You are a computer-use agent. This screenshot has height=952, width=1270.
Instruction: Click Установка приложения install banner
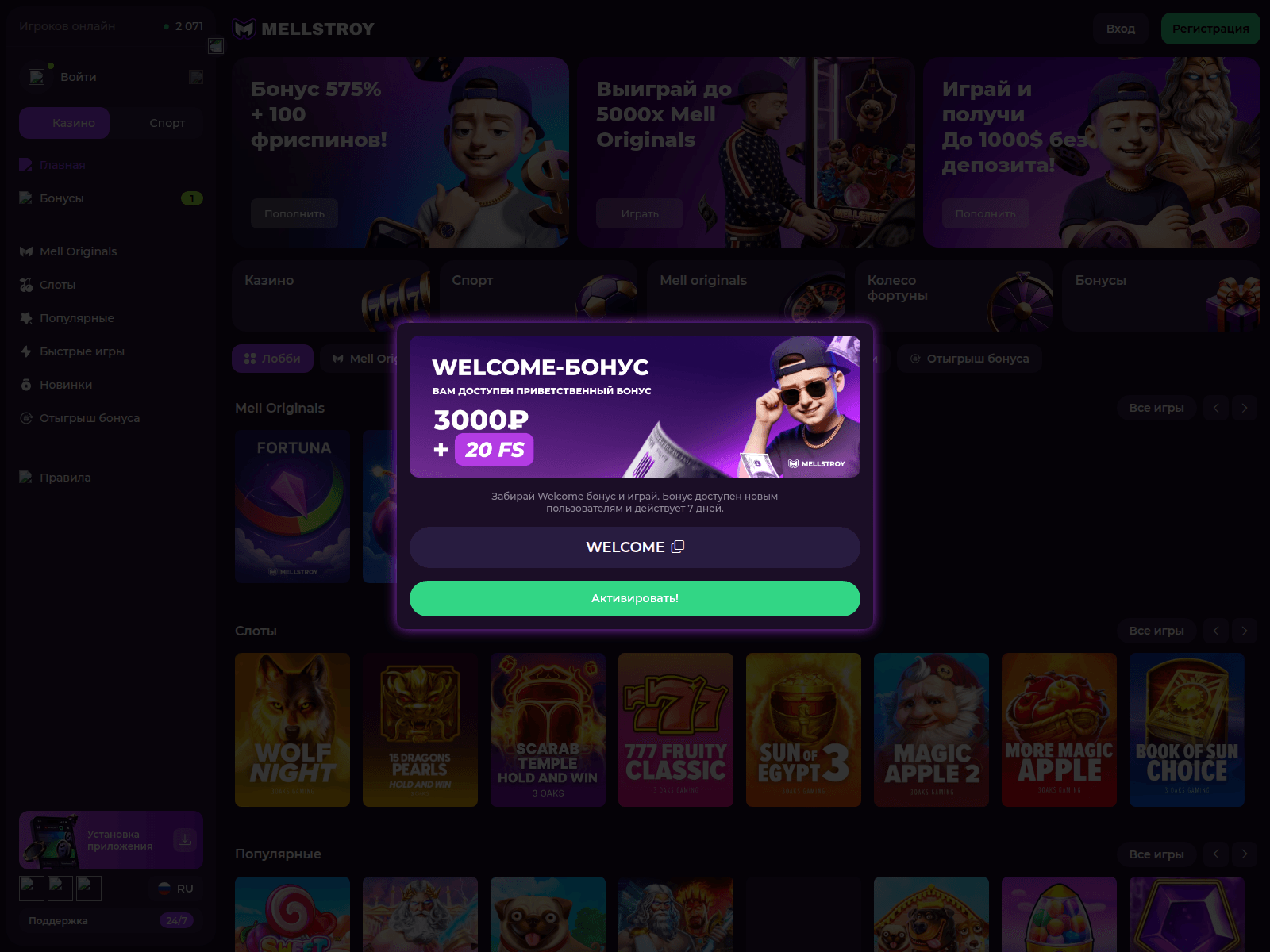[x=111, y=840]
